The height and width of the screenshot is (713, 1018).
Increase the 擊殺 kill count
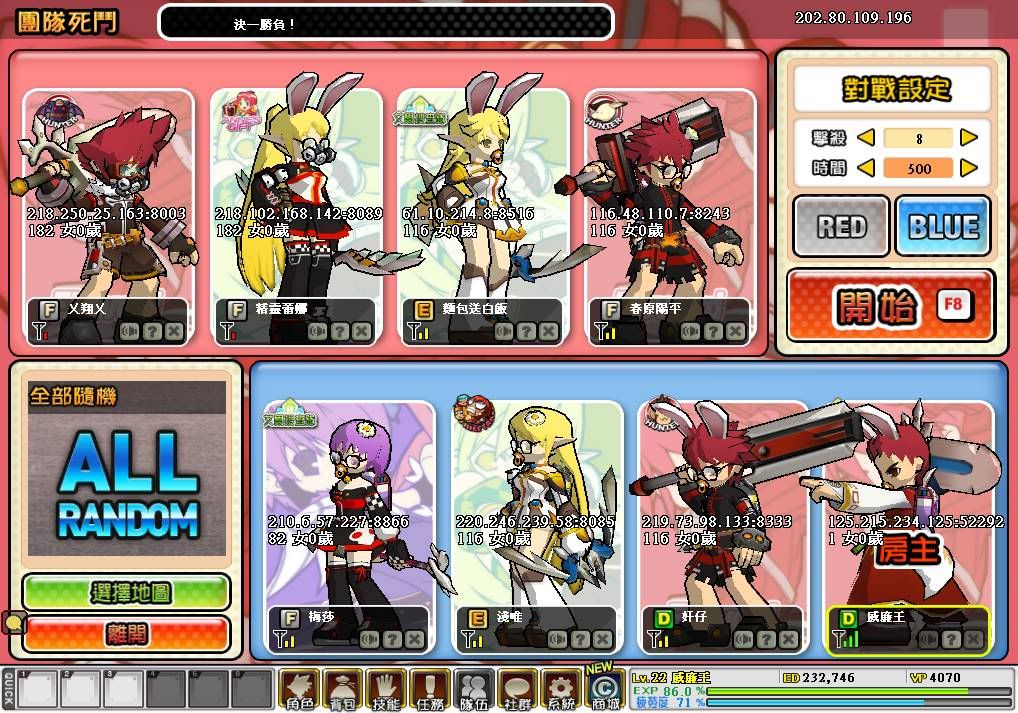pyautogui.click(x=968, y=138)
